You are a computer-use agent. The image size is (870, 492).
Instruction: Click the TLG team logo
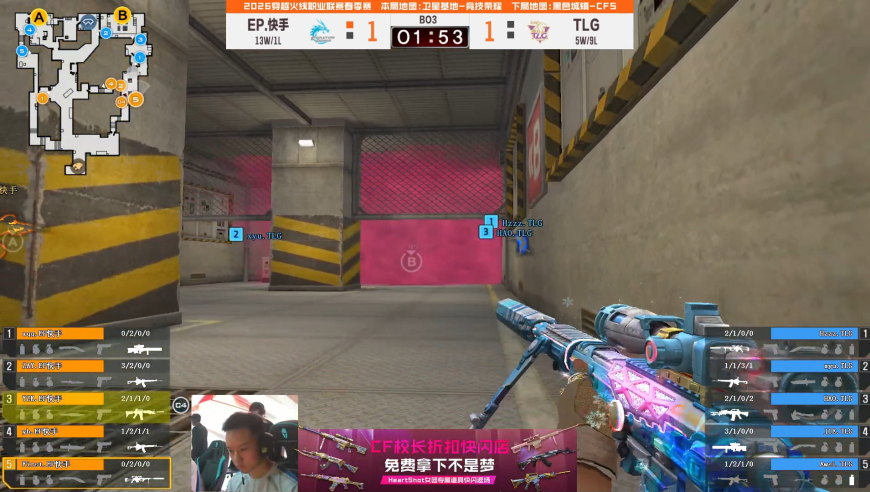pos(540,31)
